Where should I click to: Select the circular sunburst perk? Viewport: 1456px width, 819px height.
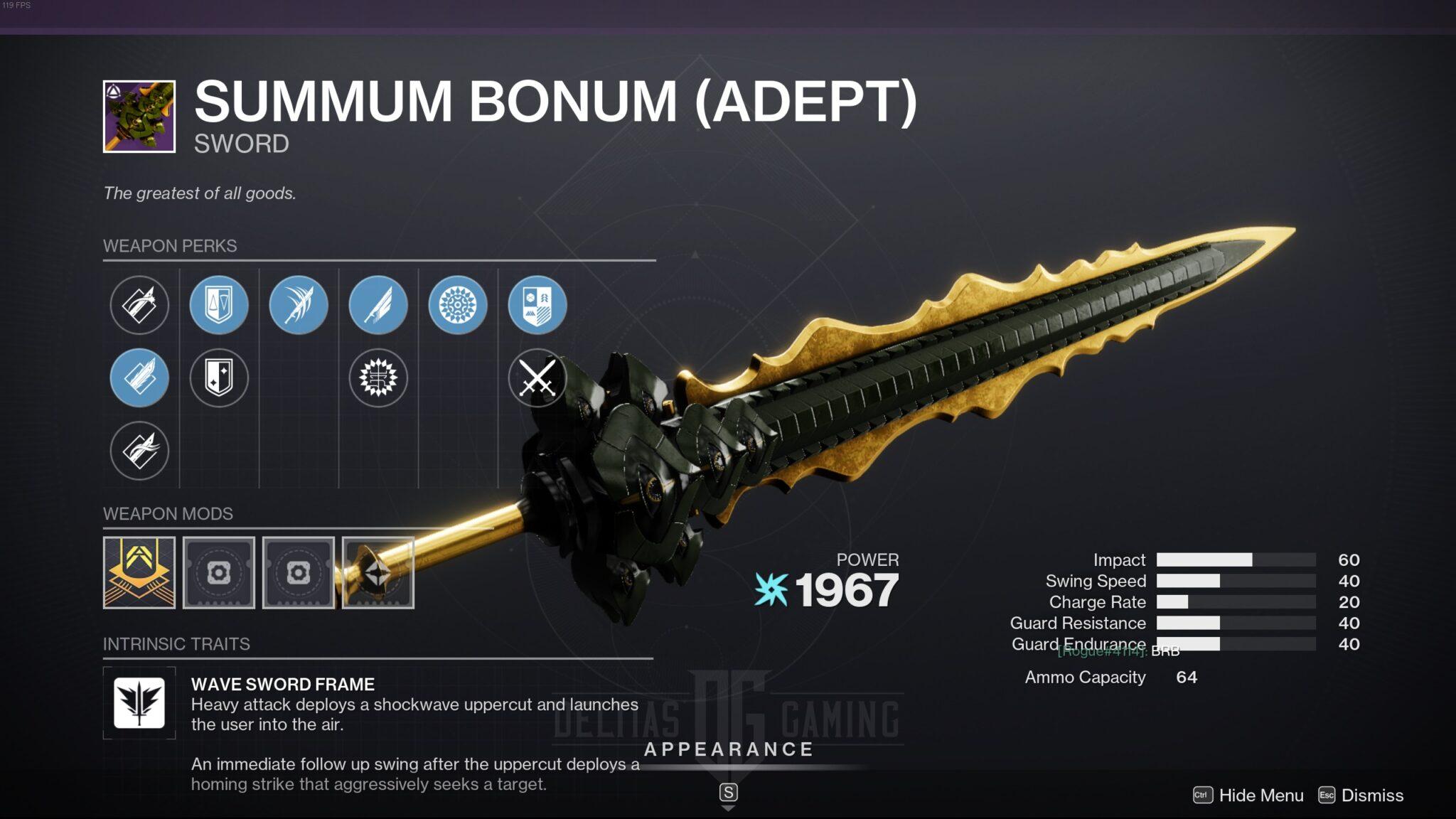[459, 306]
